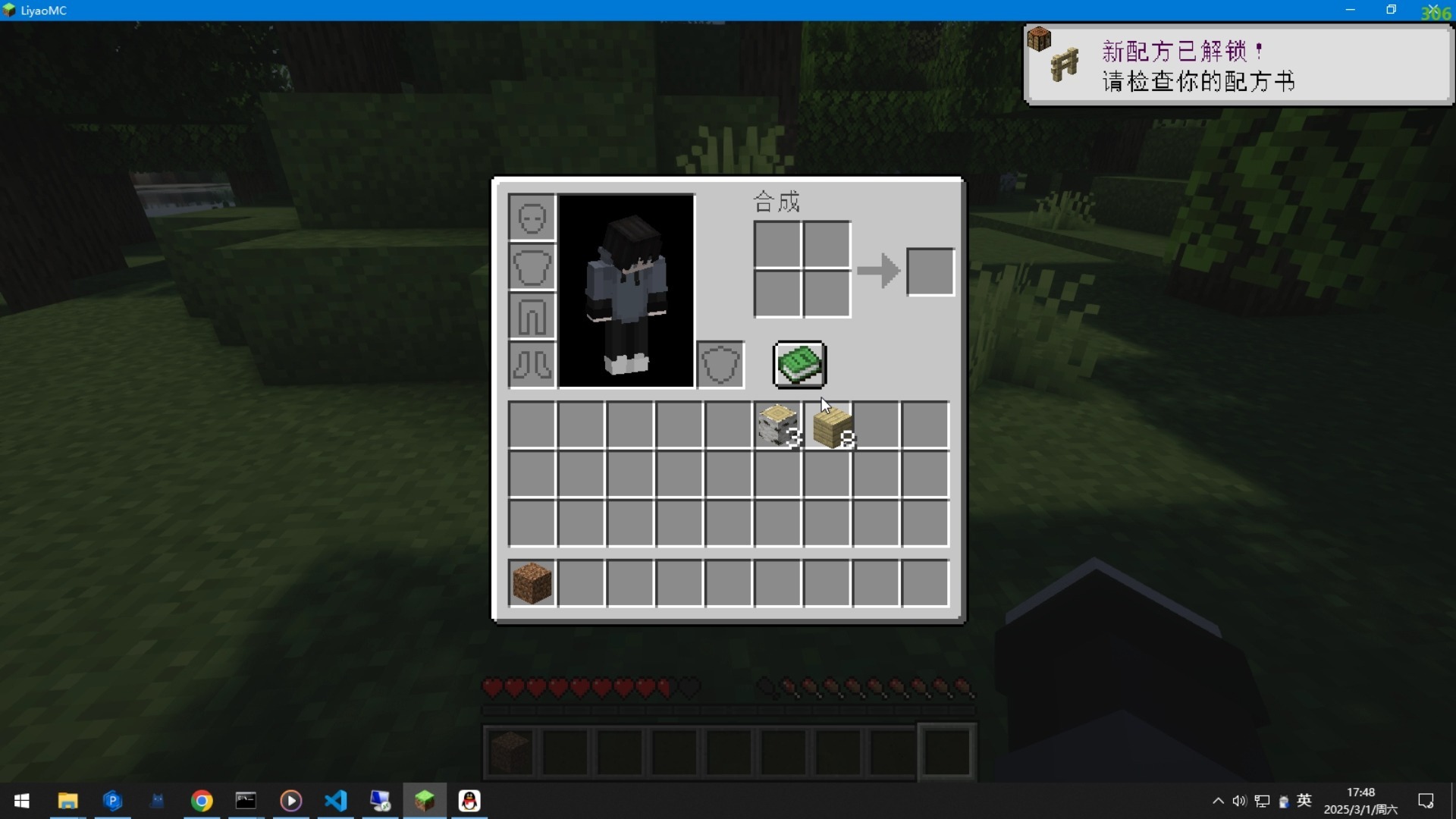1456x819 pixels.
Task: Click the player character model preview
Action: click(626, 292)
